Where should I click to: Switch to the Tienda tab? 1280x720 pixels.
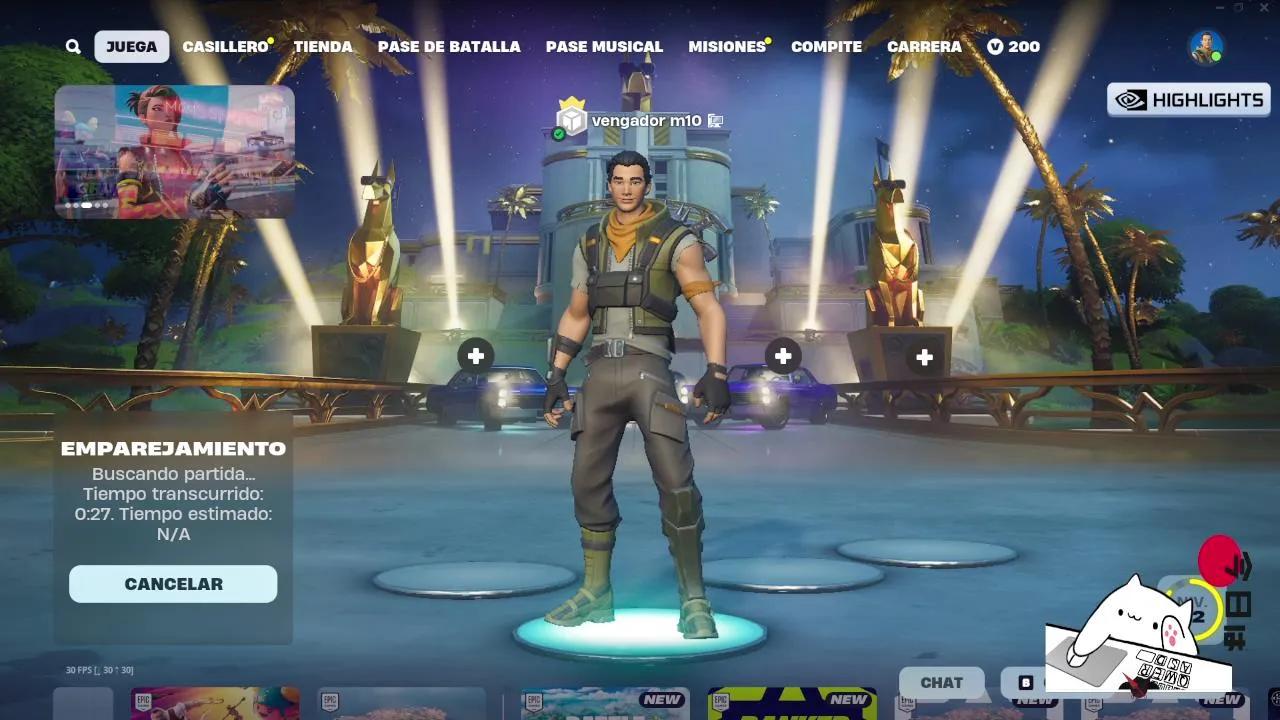pyautogui.click(x=322, y=46)
